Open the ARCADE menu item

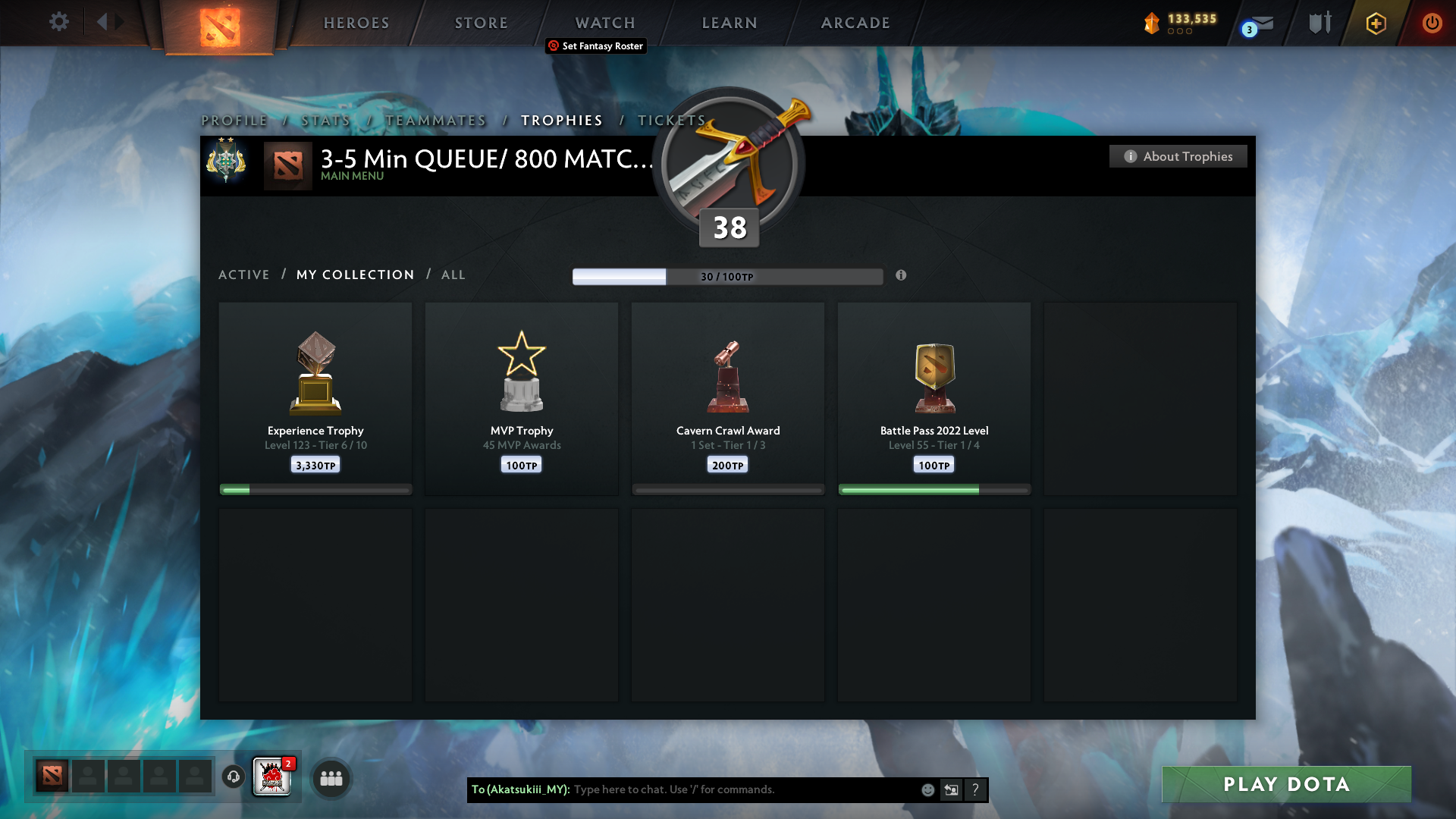(855, 23)
